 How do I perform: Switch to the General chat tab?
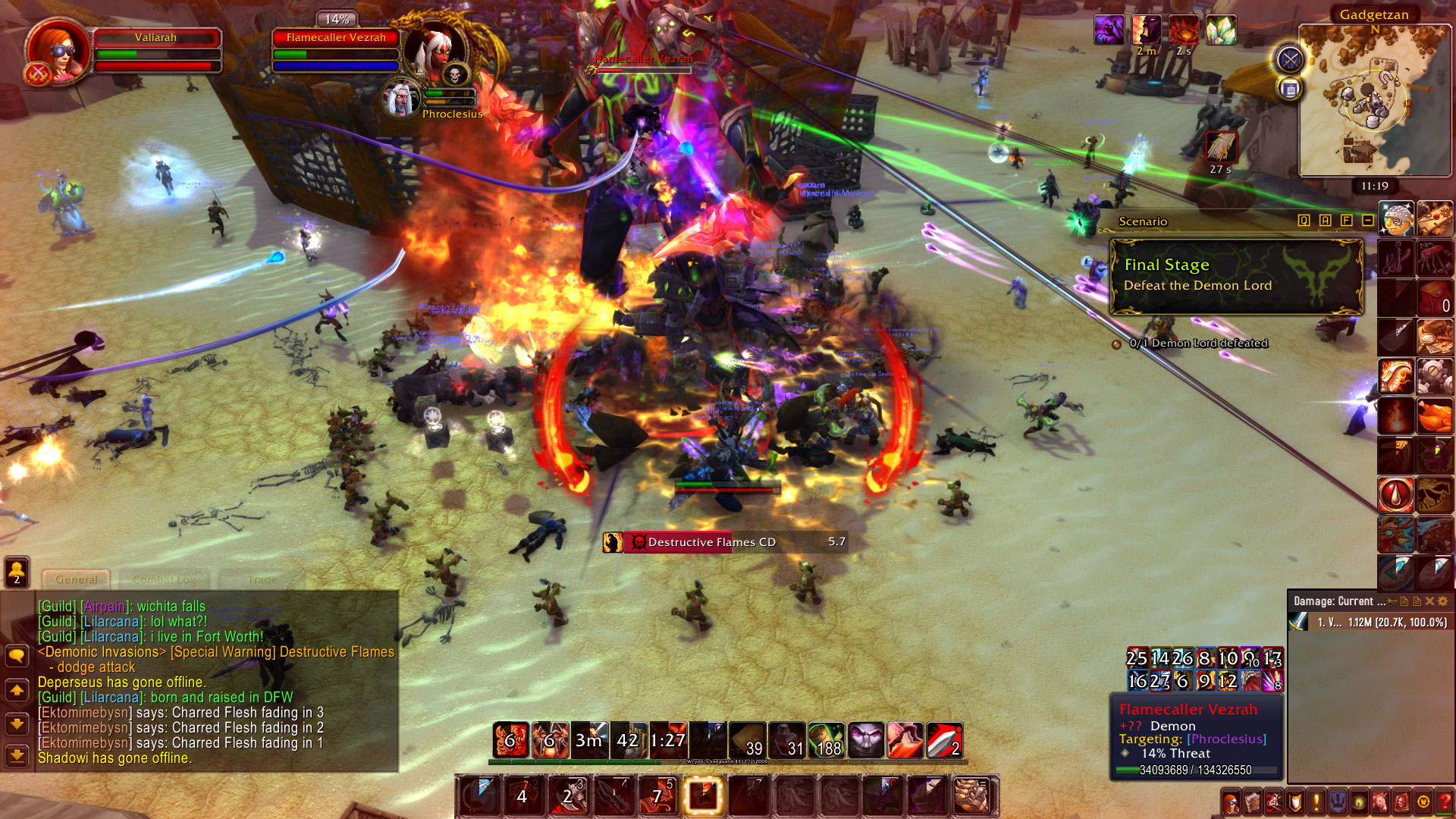[76, 579]
